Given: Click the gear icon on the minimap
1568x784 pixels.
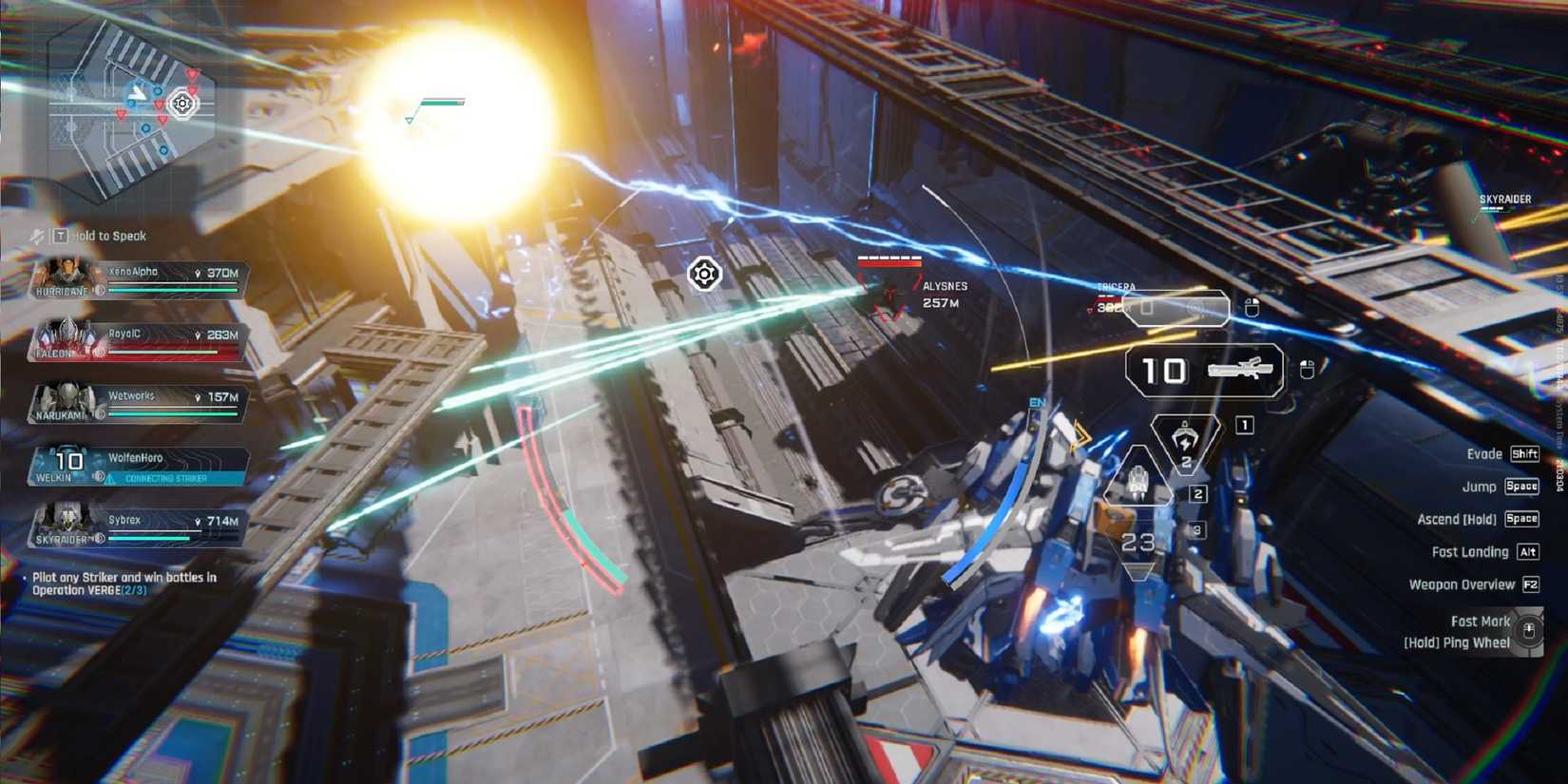Looking at the screenshot, I should pos(181,105).
